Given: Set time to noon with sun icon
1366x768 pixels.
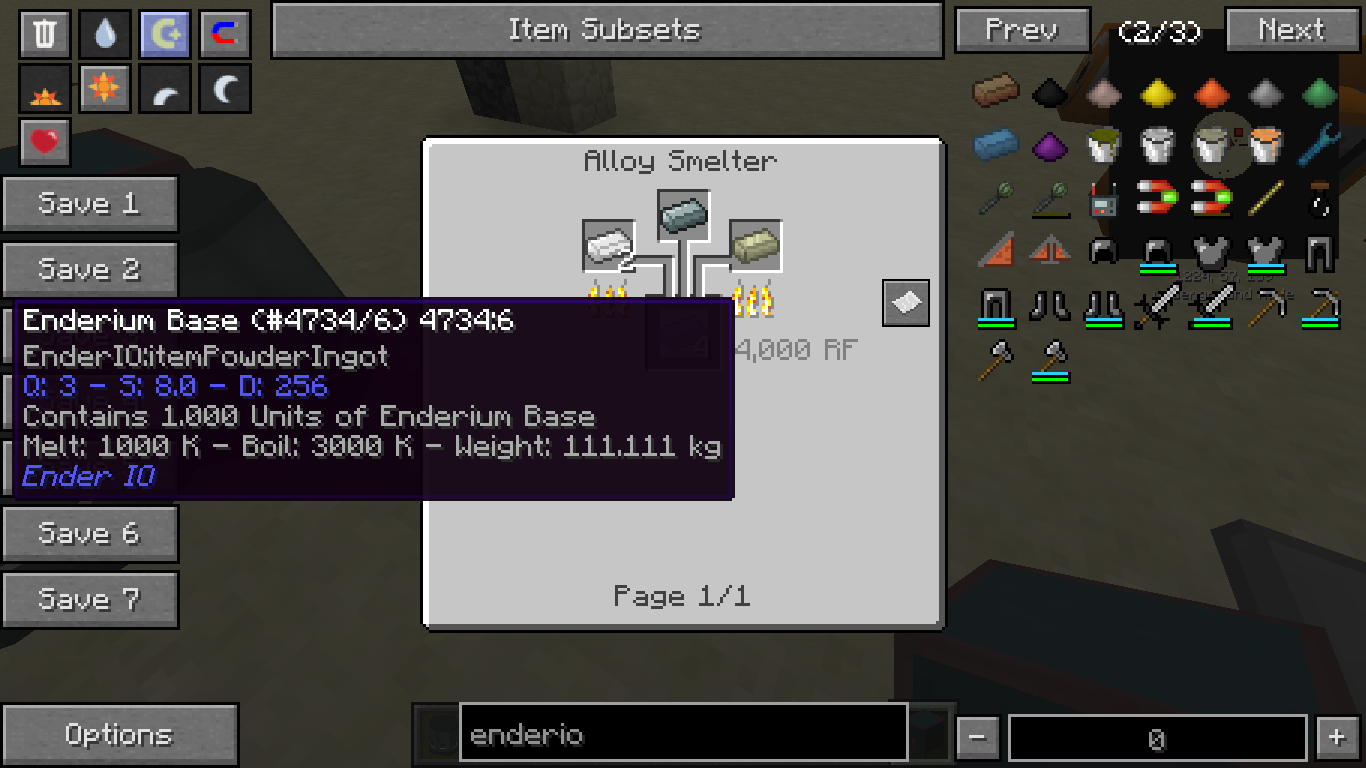Looking at the screenshot, I should tap(105, 90).
